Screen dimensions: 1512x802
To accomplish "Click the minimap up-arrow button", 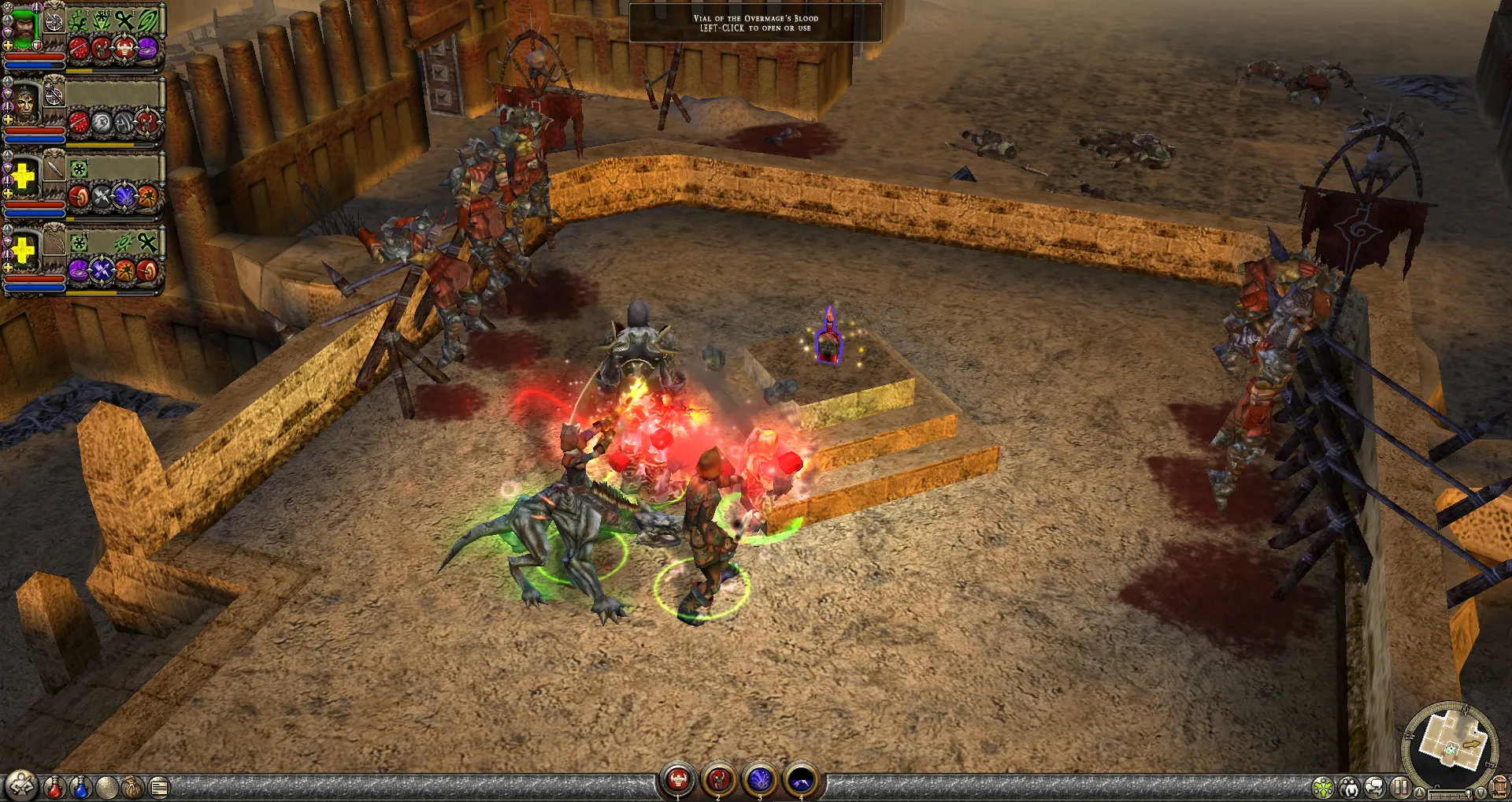I will (x=1420, y=793).
